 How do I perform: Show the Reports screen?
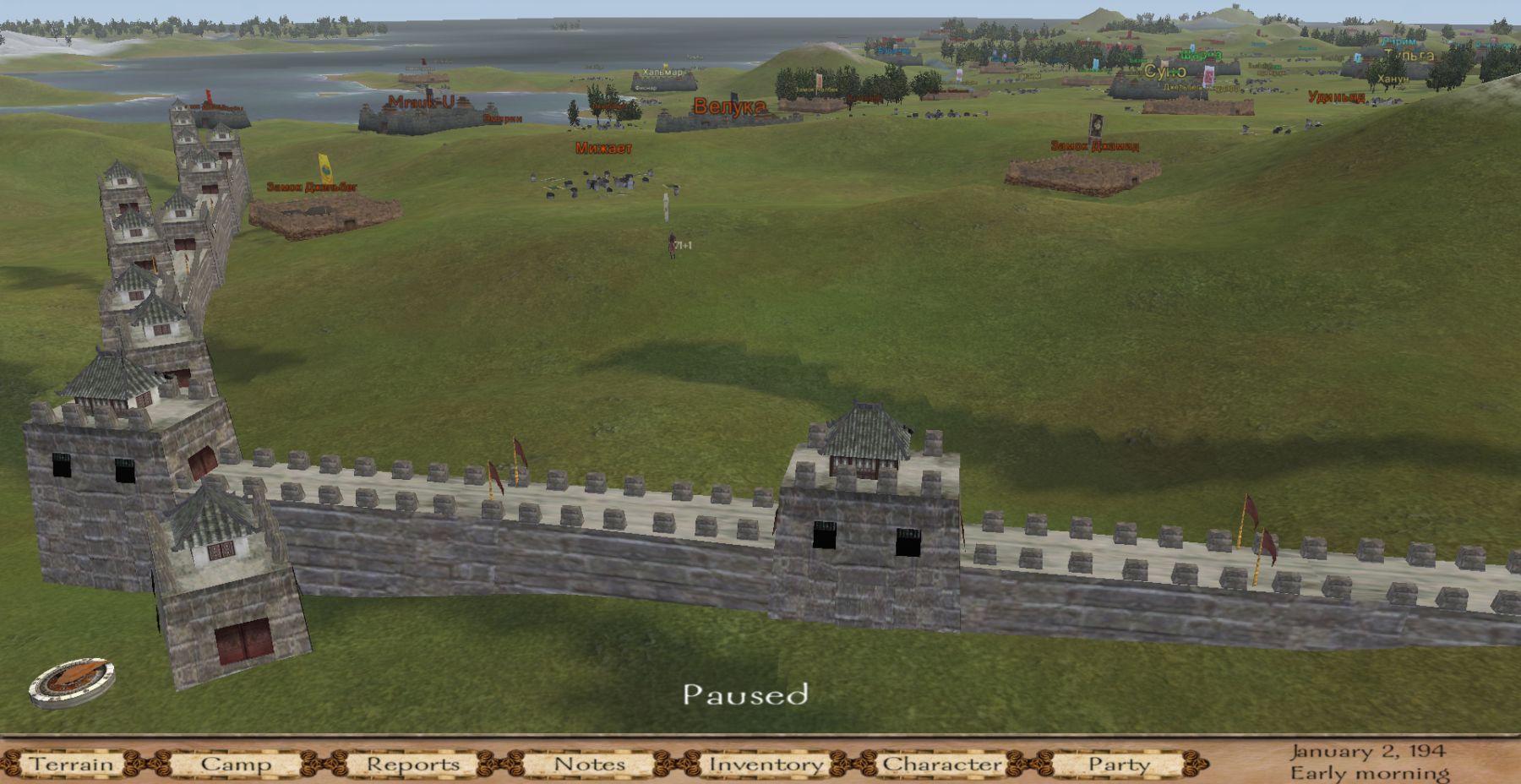[413, 765]
